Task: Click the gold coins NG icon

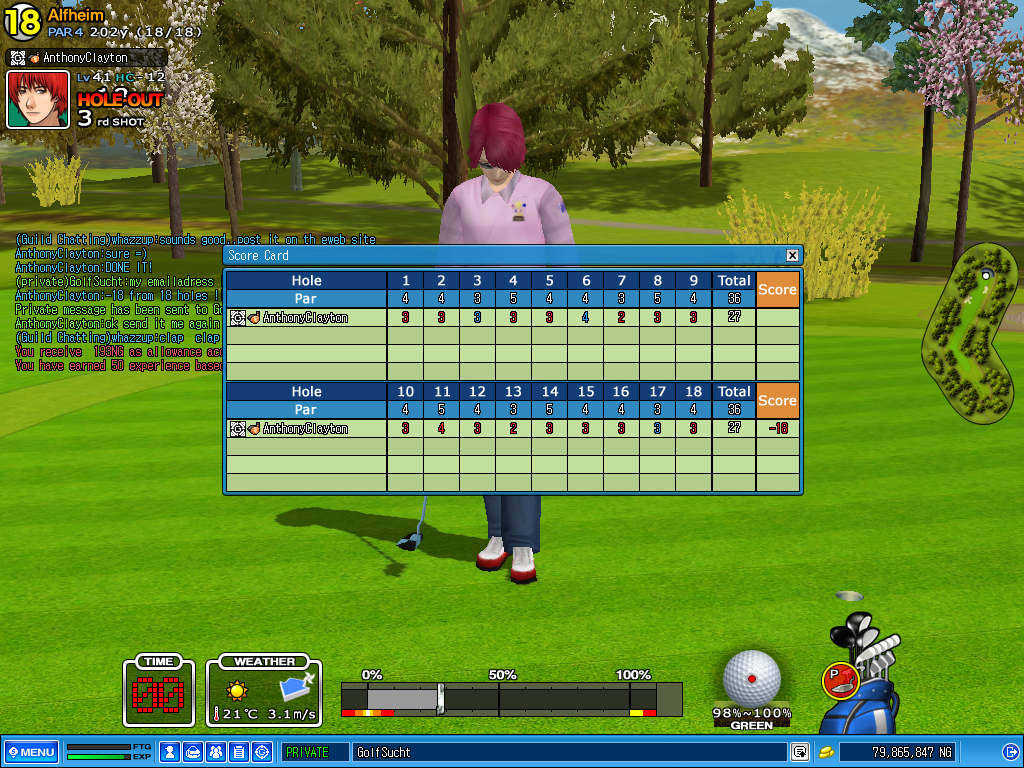Action: pos(827,752)
